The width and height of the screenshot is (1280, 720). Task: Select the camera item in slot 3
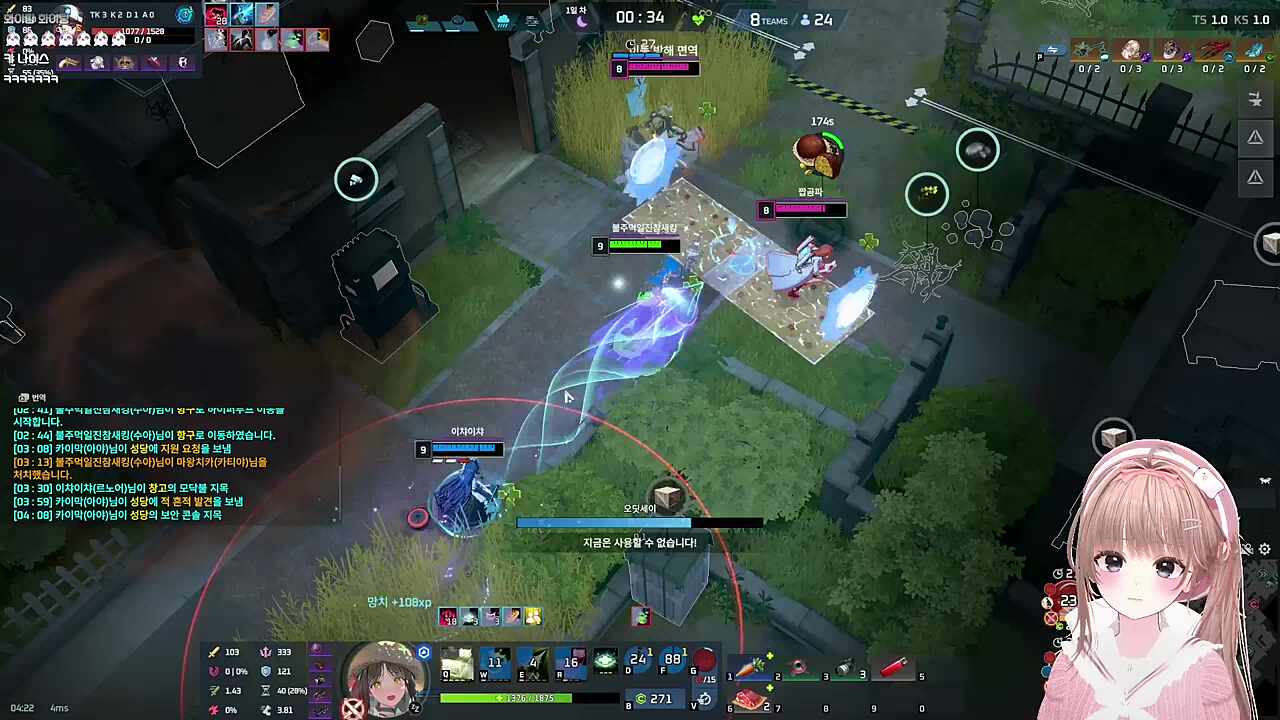pos(845,666)
